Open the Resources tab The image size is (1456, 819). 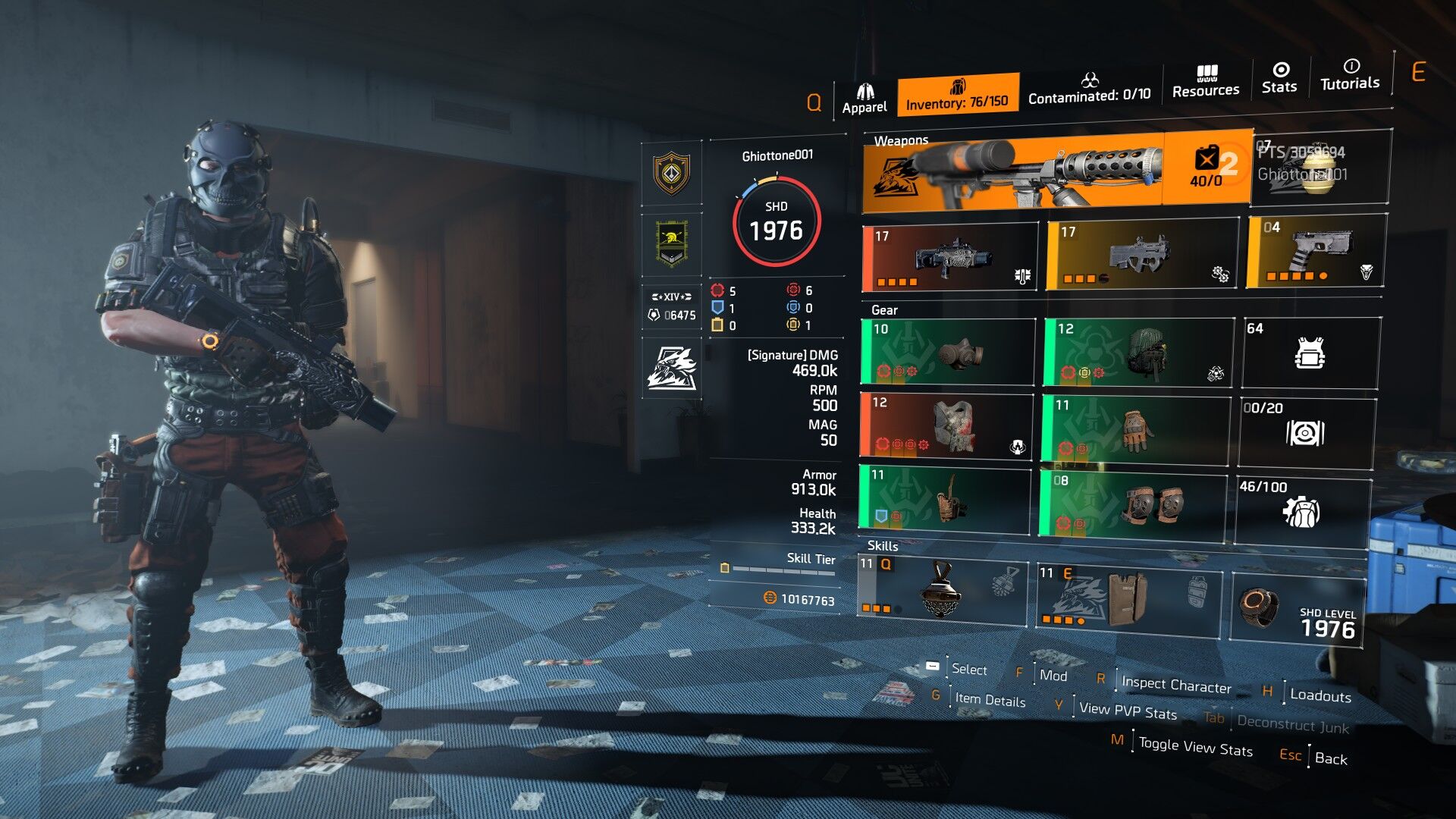[x=1206, y=82]
